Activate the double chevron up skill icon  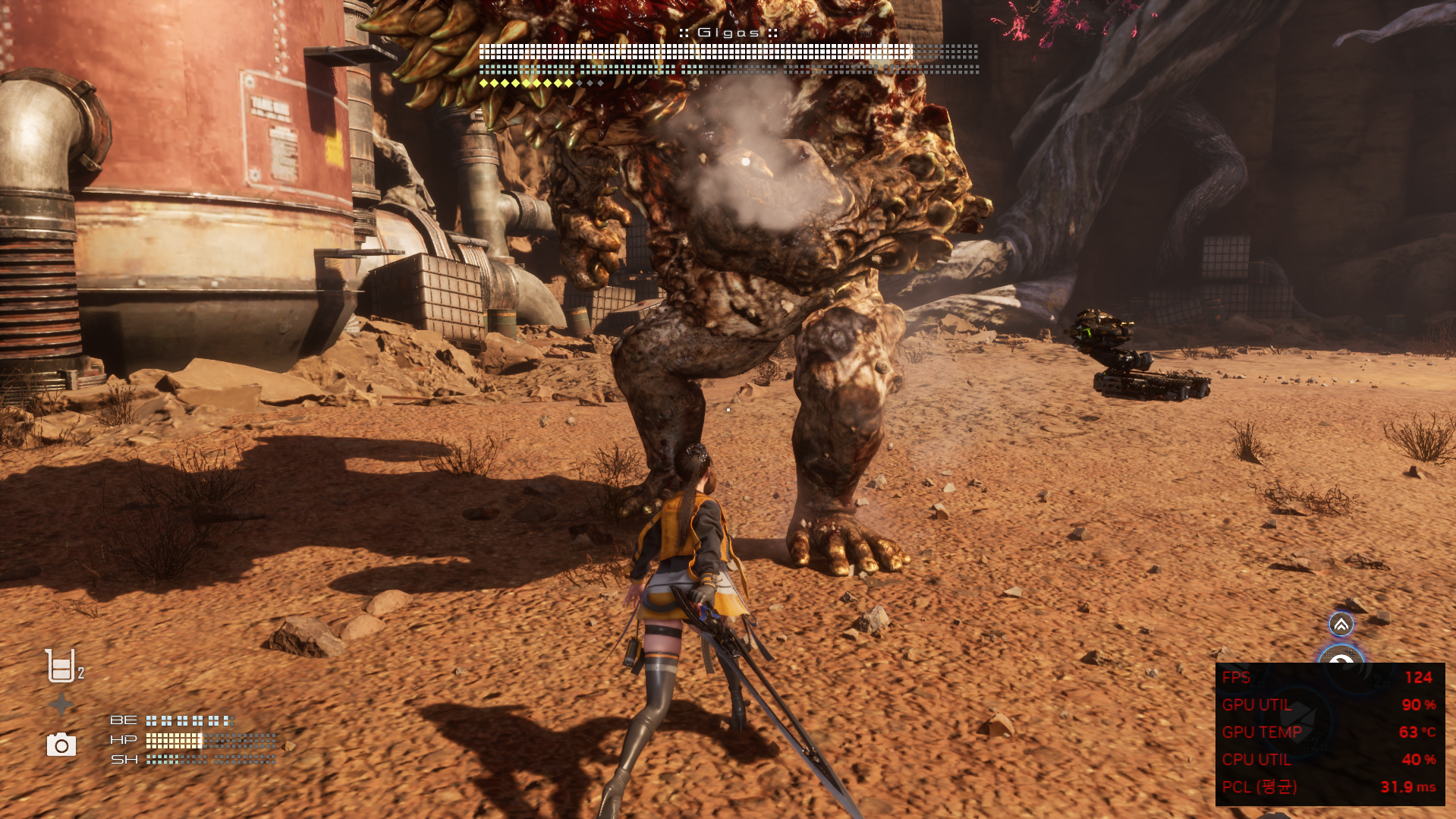coord(1341,625)
